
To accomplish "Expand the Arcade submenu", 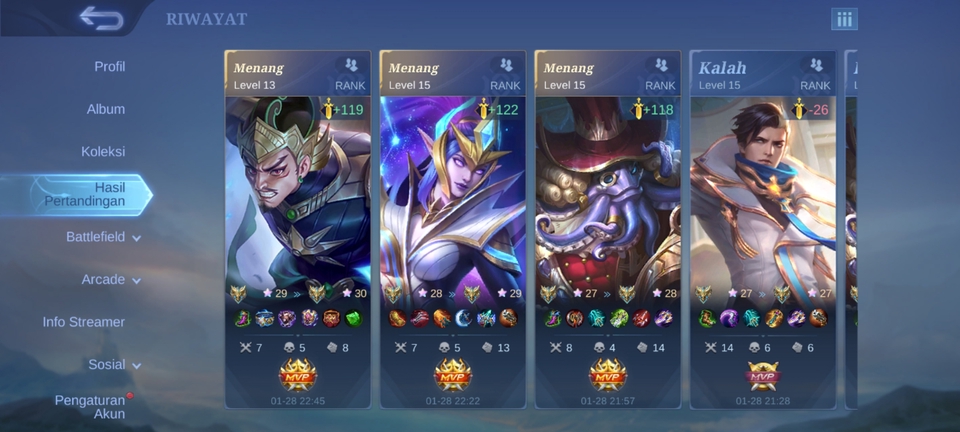I will [110, 280].
